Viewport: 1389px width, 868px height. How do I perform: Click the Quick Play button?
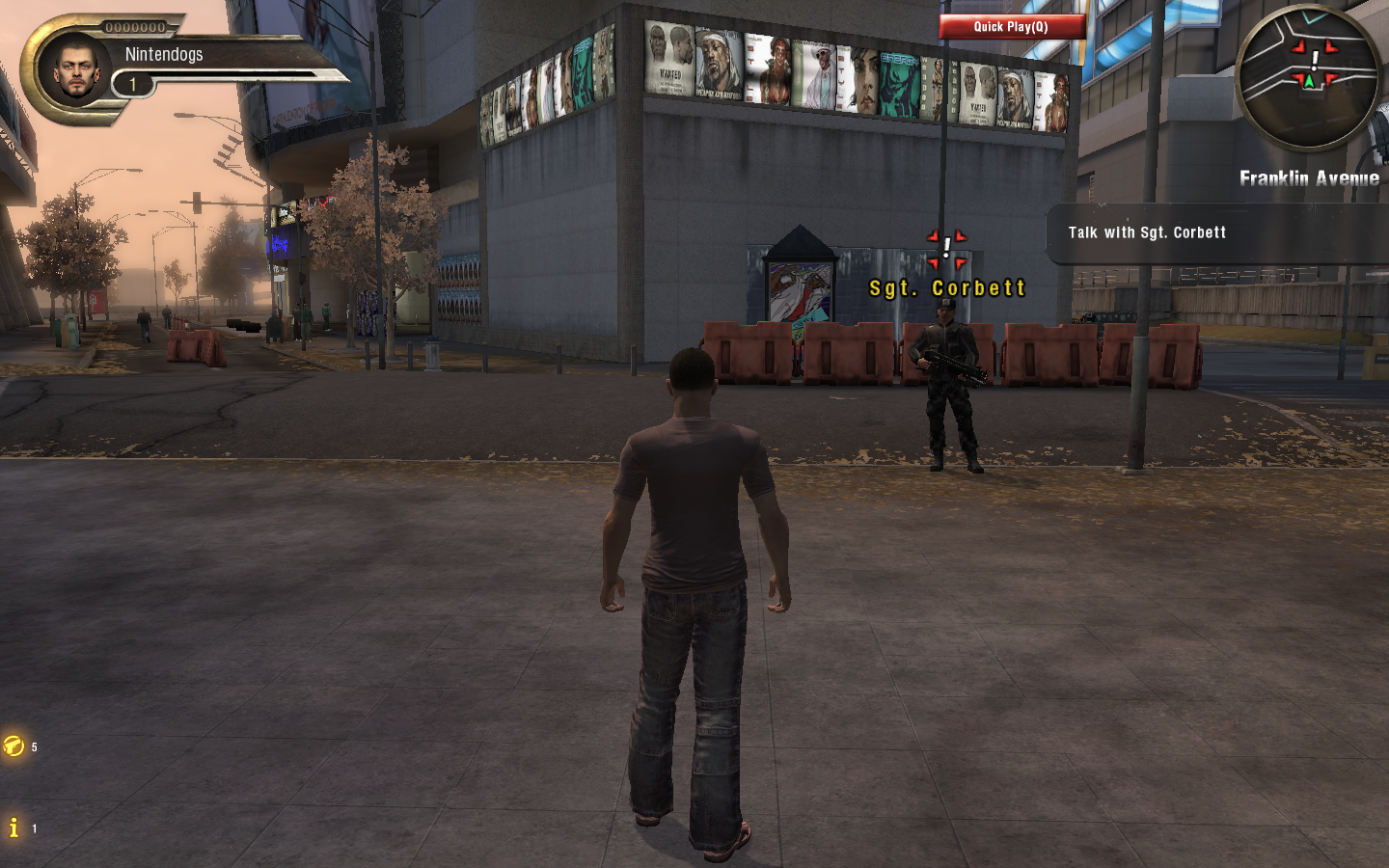[1011, 27]
